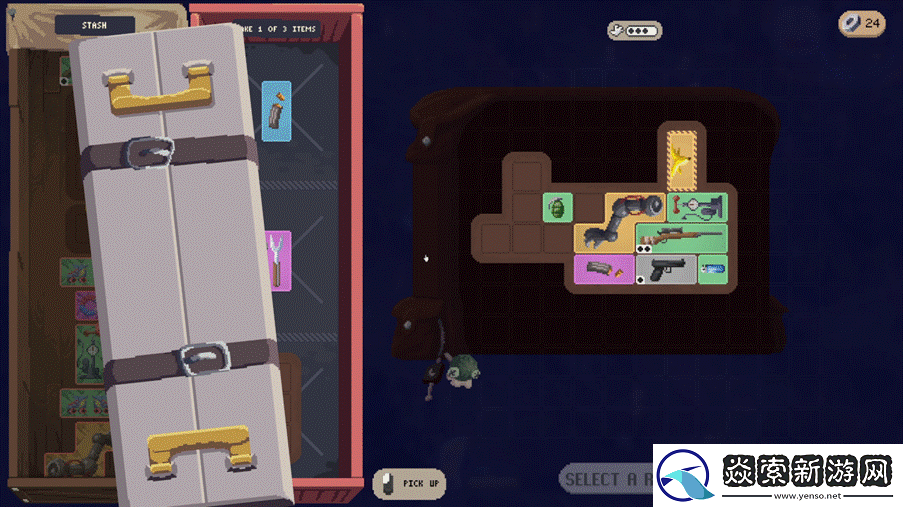The image size is (903, 507).
Task: Click the Pick Up button
Action: pos(409,483)
